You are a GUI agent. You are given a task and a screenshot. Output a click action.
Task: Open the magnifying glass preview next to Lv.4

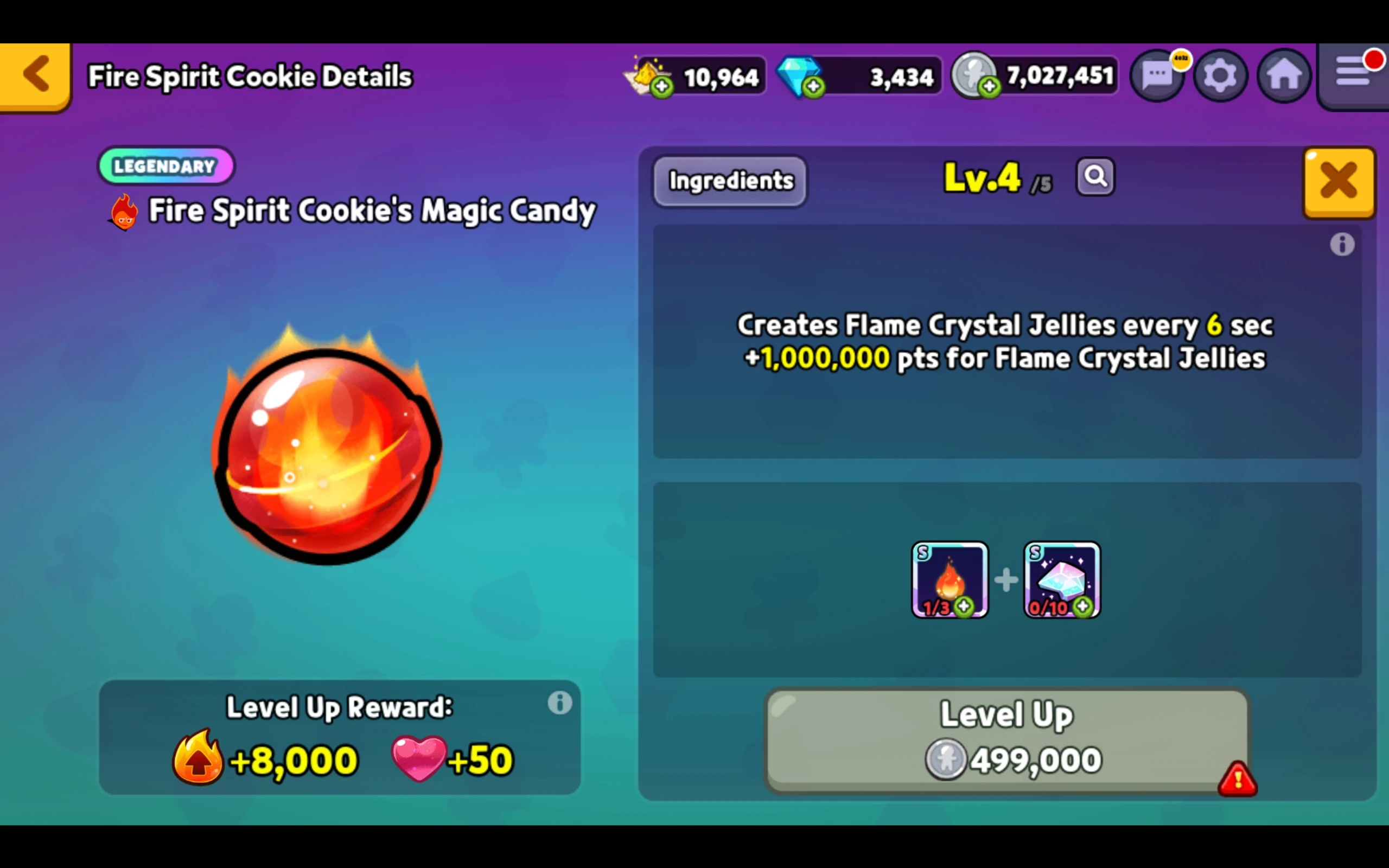click(x=1094, y=177)
